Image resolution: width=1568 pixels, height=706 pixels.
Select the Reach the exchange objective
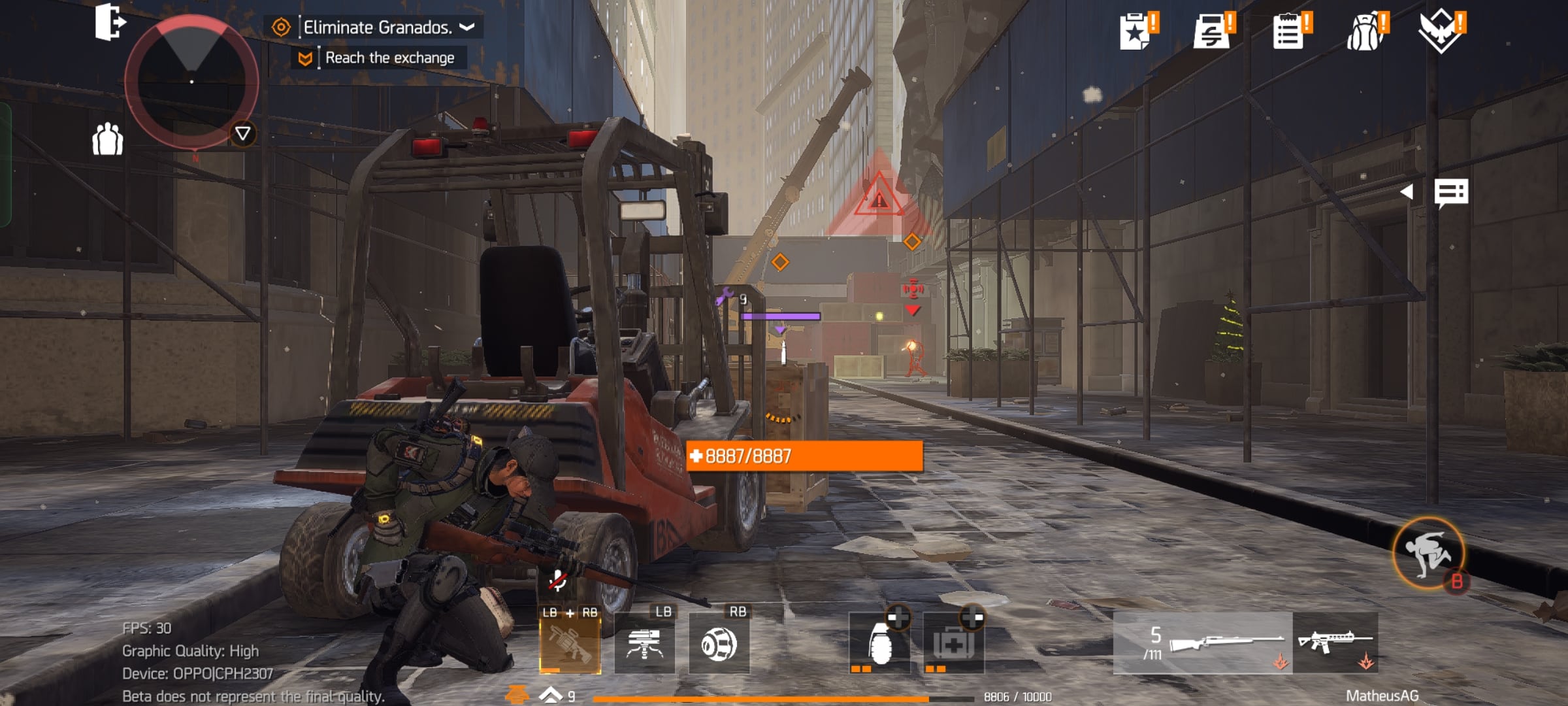[389, 58]
